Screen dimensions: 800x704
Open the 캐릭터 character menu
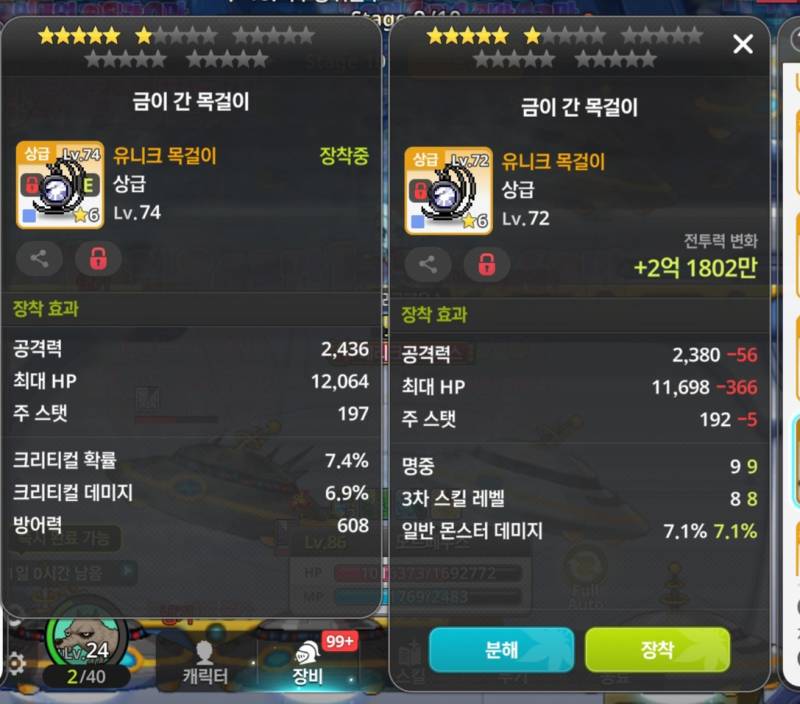pyautogui.click(x=206, y=663)
